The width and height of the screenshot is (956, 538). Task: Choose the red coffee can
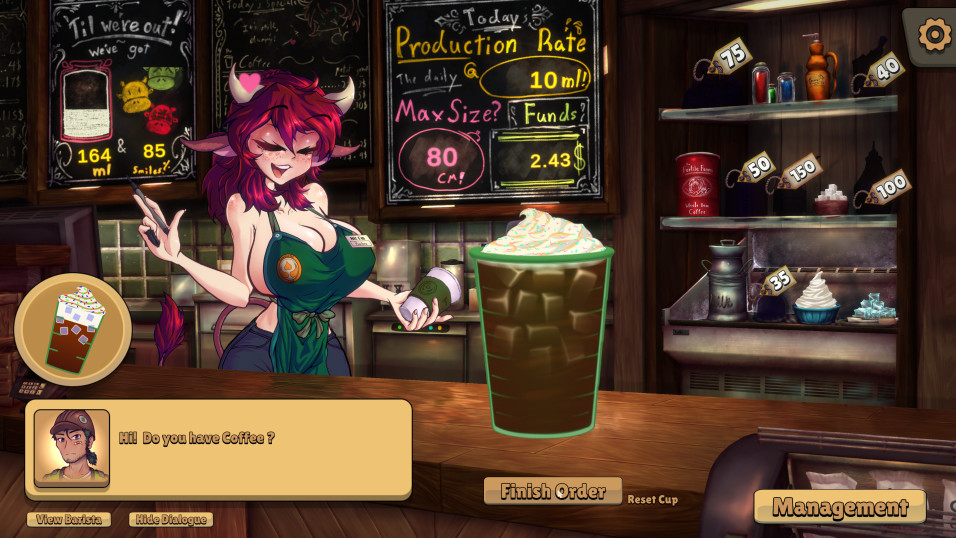pos(697,183)
